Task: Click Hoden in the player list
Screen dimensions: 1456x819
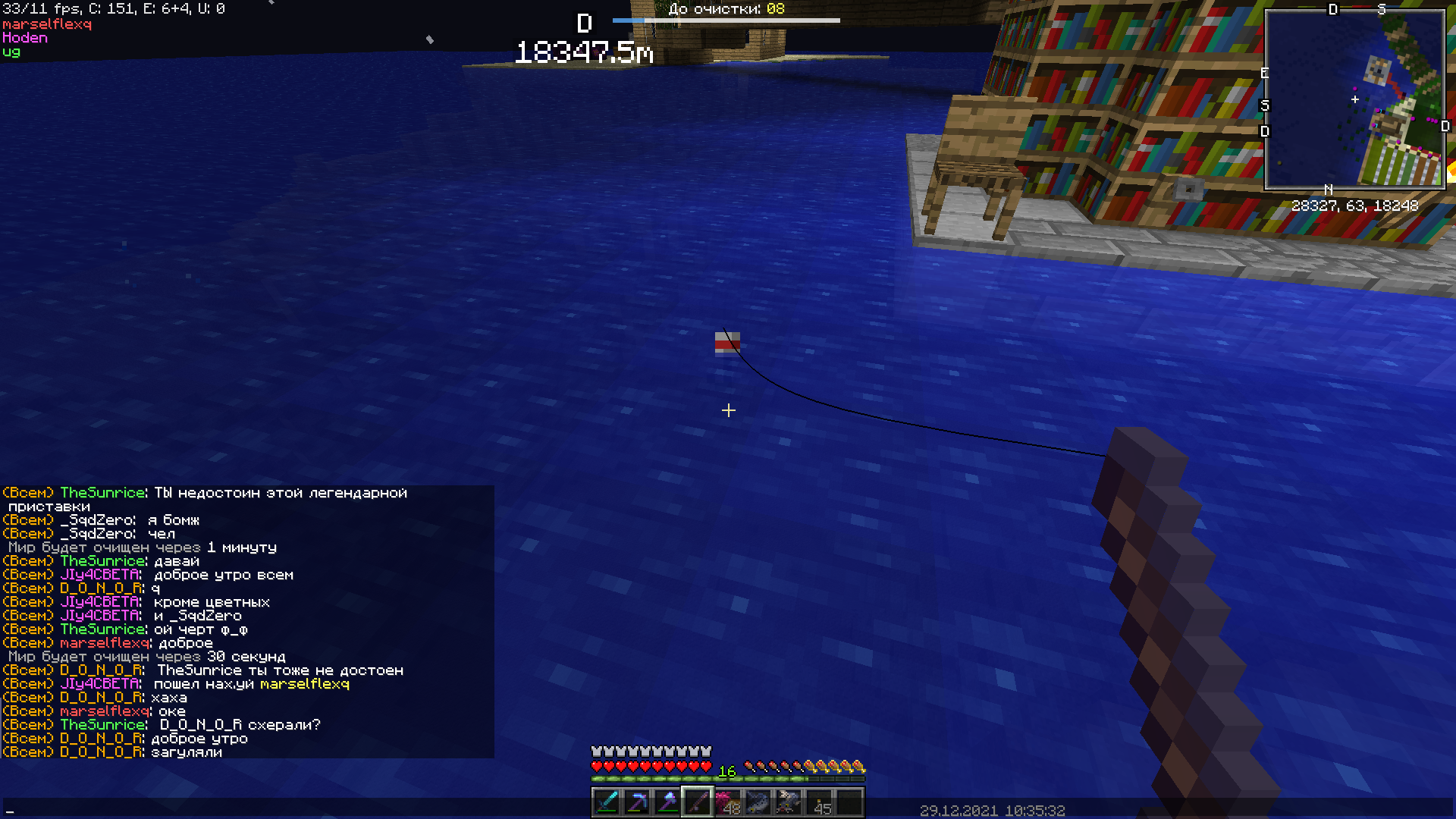Action: click(25, 38)
